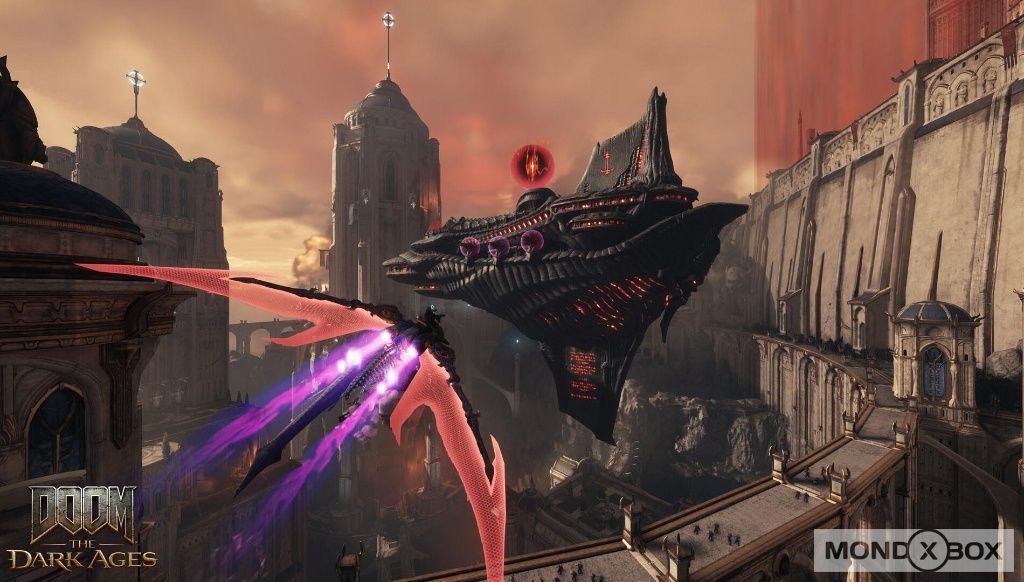Select the red target marker above the ship
The width and height of the screenshot is (1024, 582).
click(531, 164)
